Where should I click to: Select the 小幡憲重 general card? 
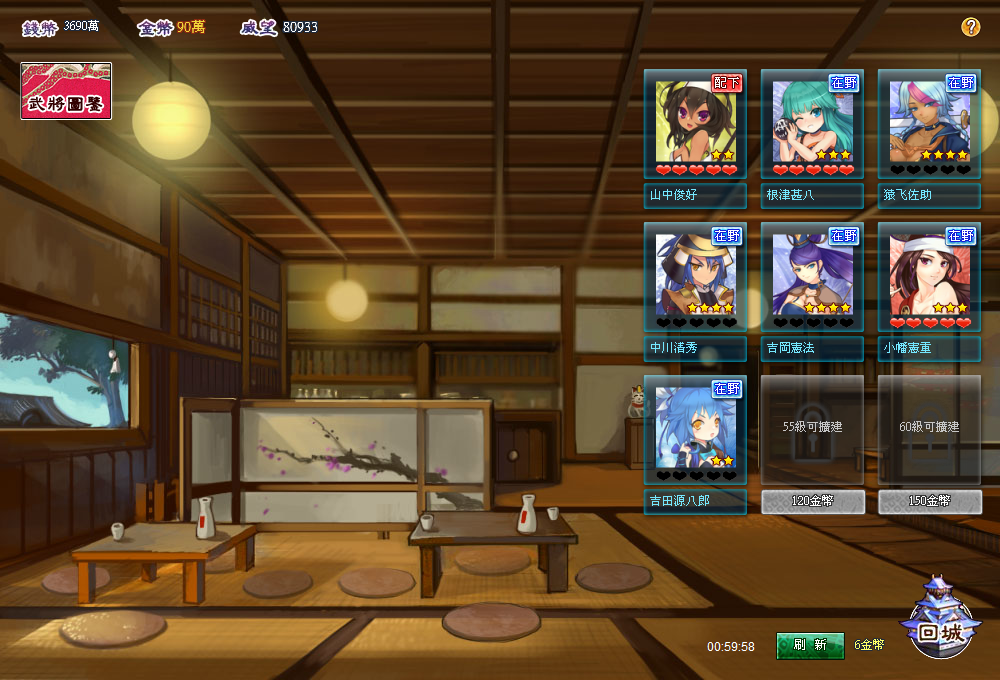(929, 278)
